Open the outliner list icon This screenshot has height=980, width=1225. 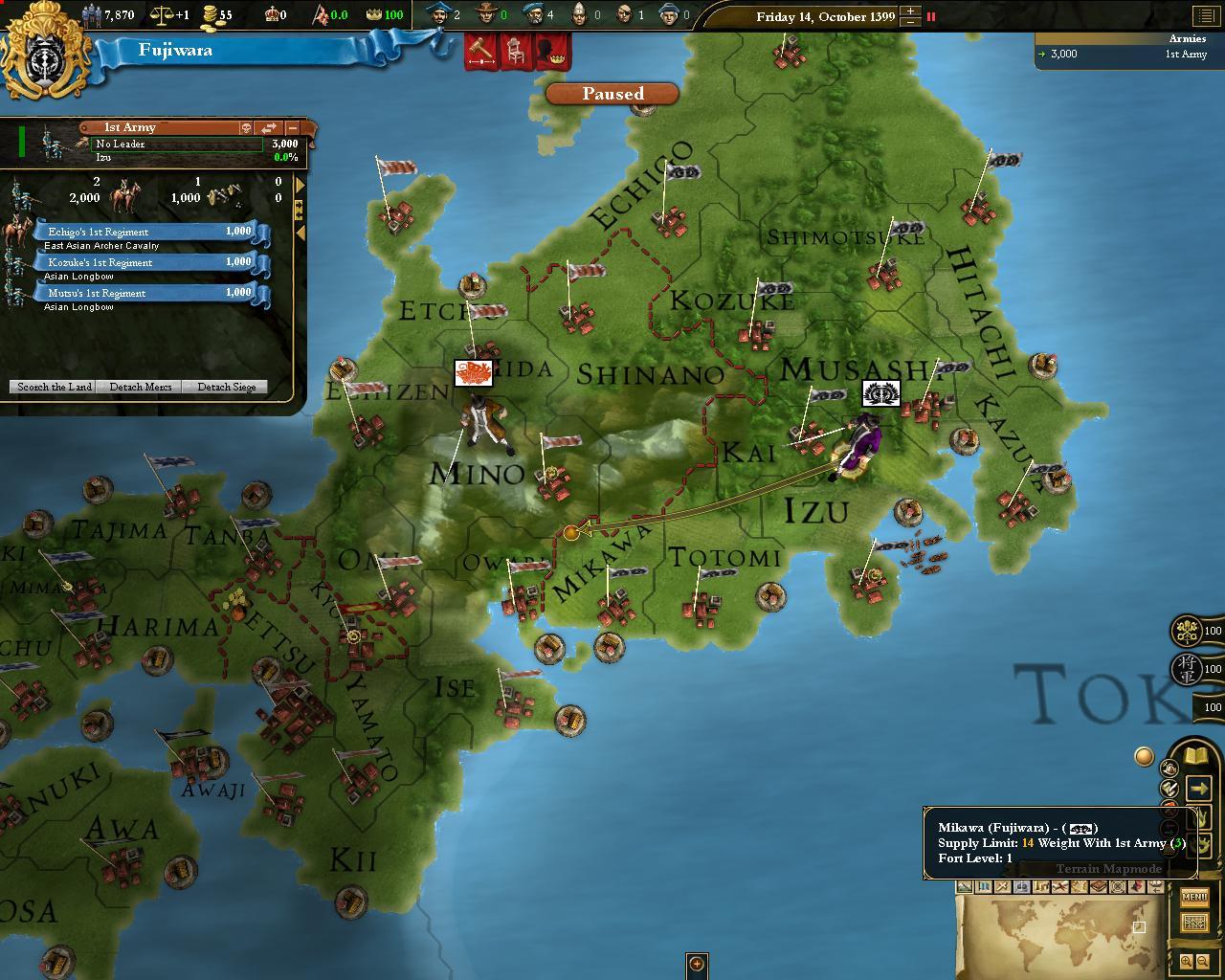coord(1203,16)
